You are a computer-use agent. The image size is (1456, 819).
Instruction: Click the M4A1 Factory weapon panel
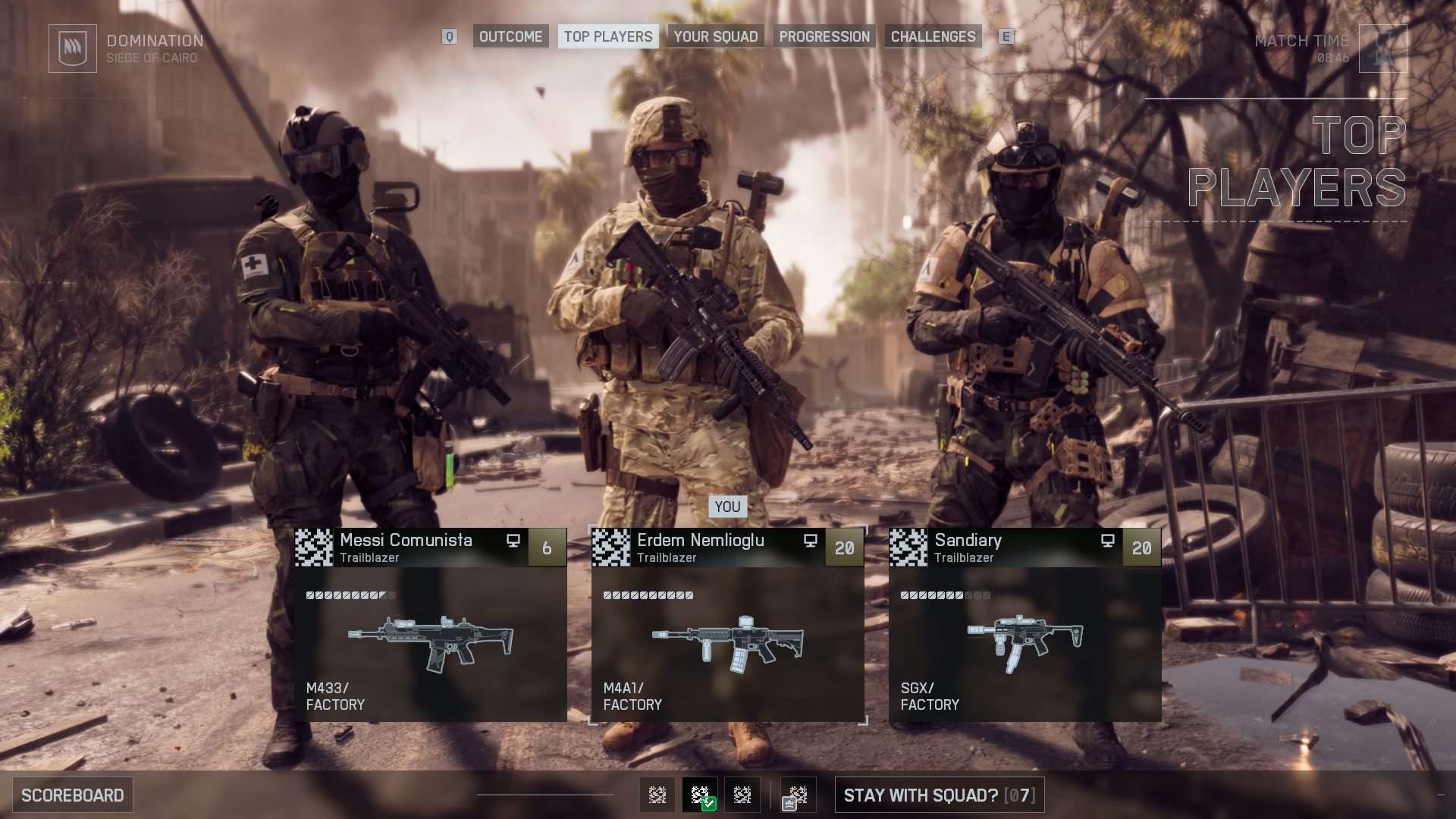click(x=727, y=645)
